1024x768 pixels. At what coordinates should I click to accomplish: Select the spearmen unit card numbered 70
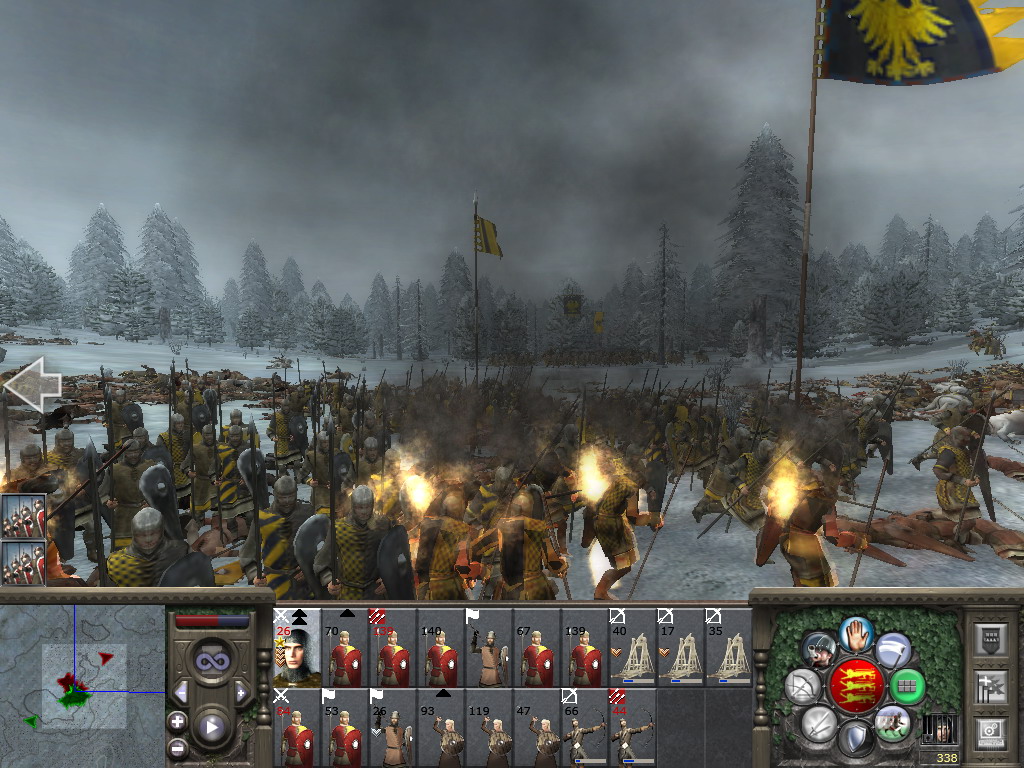coord(345,648)
